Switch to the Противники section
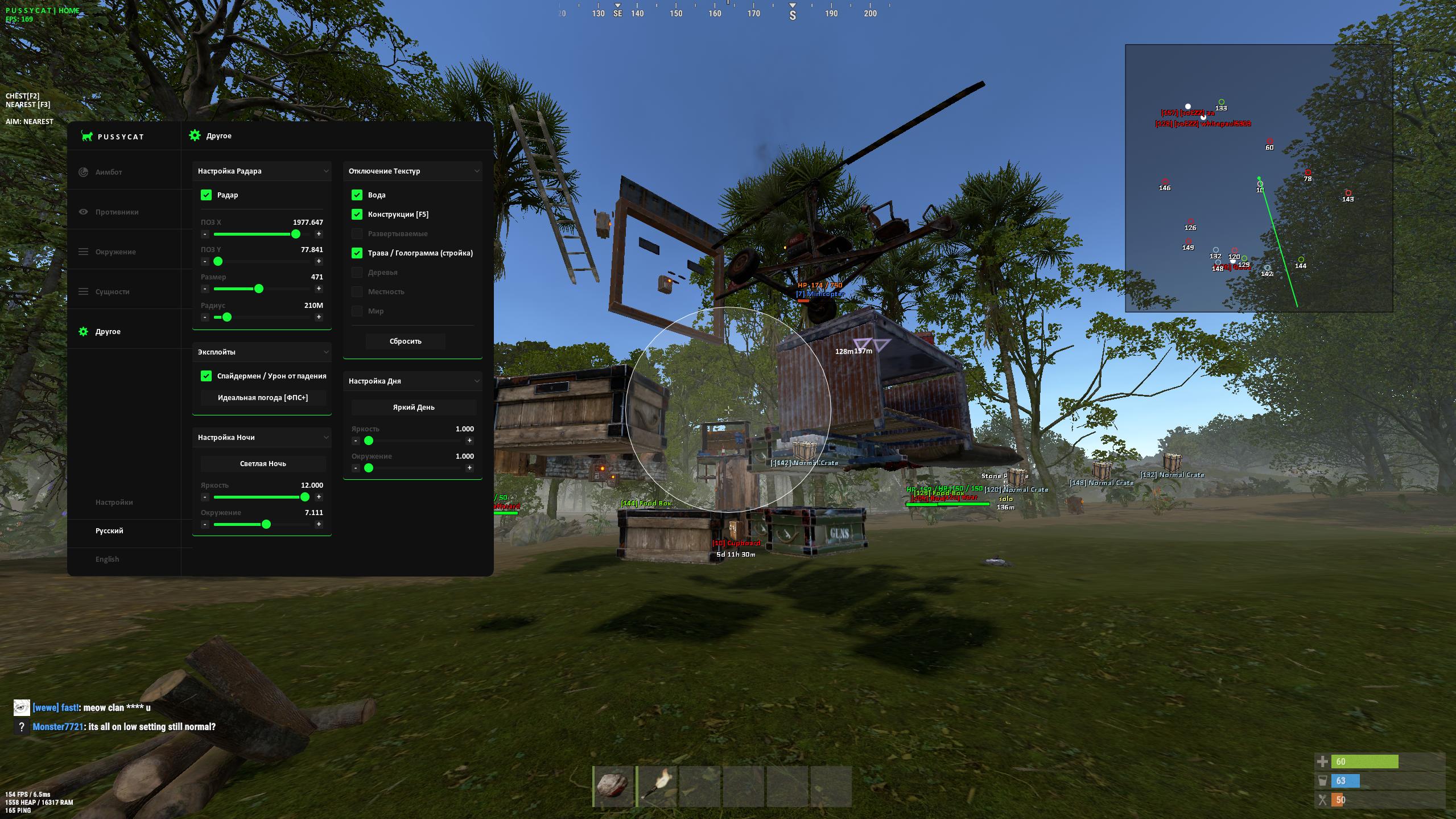This screenshot has height=819, width=1456. point(117,212)
